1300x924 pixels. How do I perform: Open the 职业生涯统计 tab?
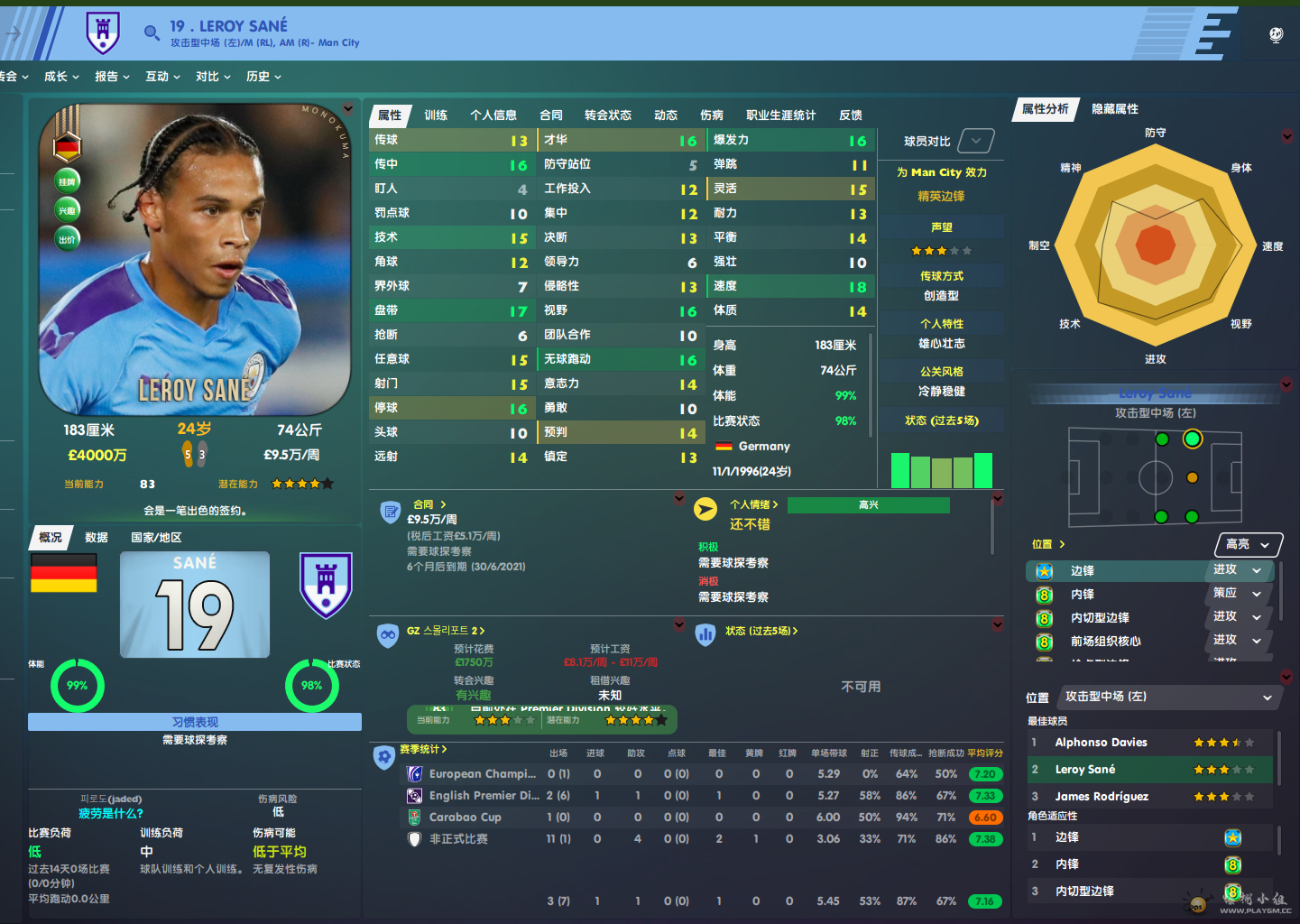click(780, 115)
